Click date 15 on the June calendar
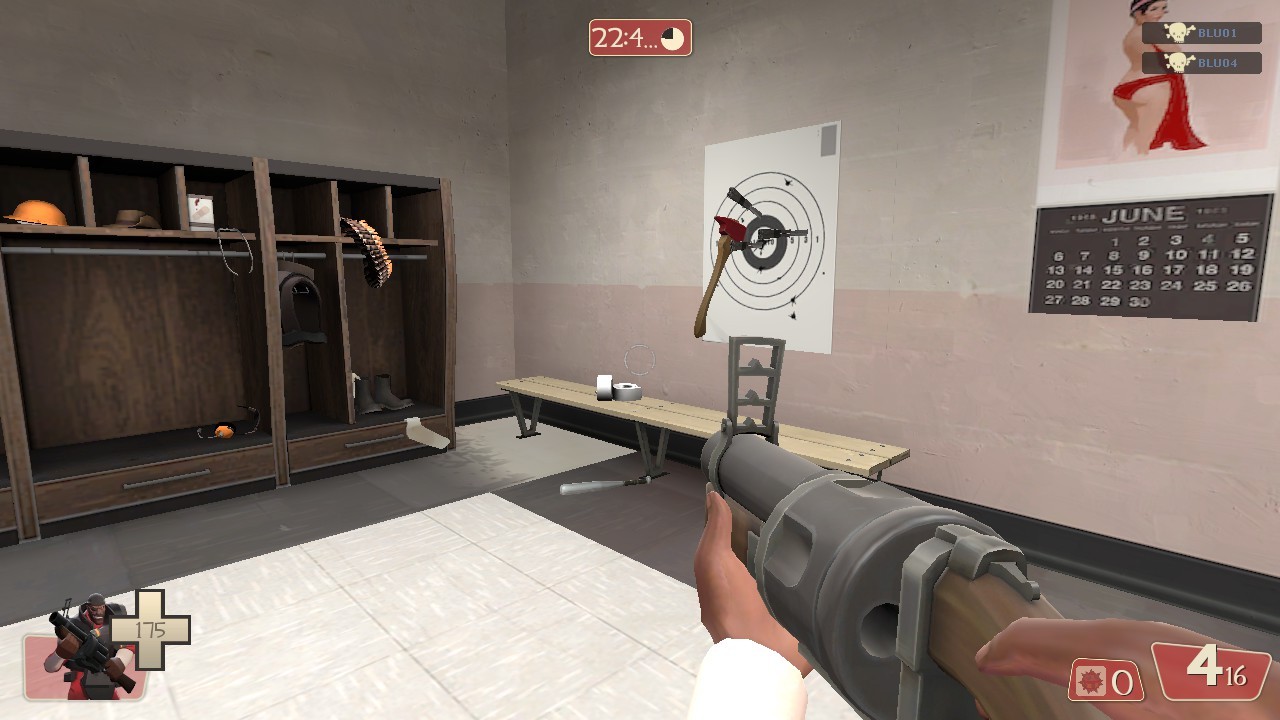 [1113, 270]
